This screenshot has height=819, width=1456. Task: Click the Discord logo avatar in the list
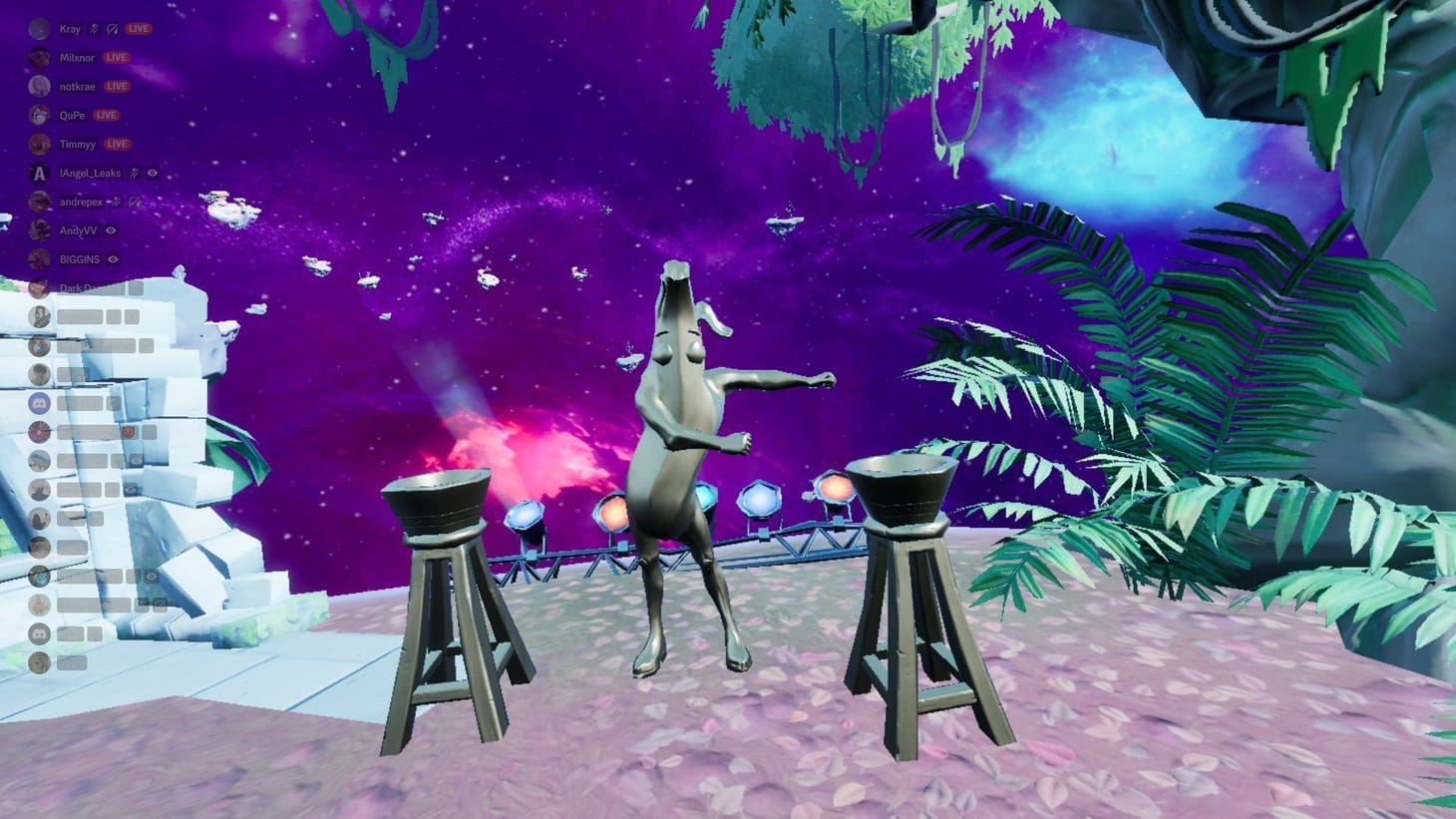click(39, 403)
